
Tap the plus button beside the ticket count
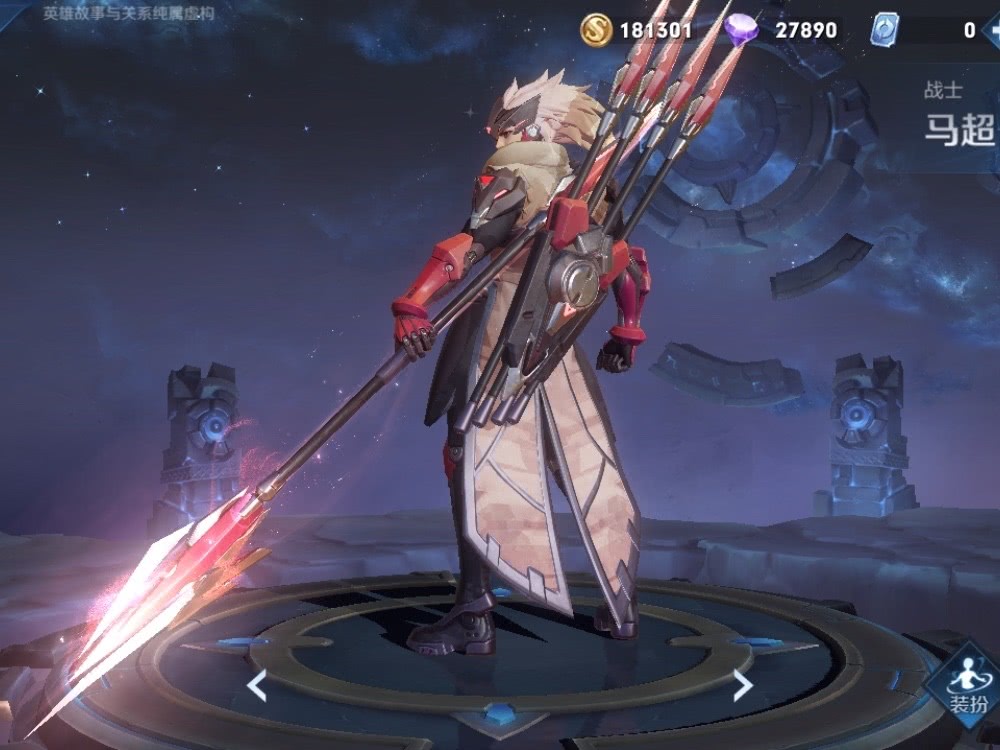click(x=992, y=30)
